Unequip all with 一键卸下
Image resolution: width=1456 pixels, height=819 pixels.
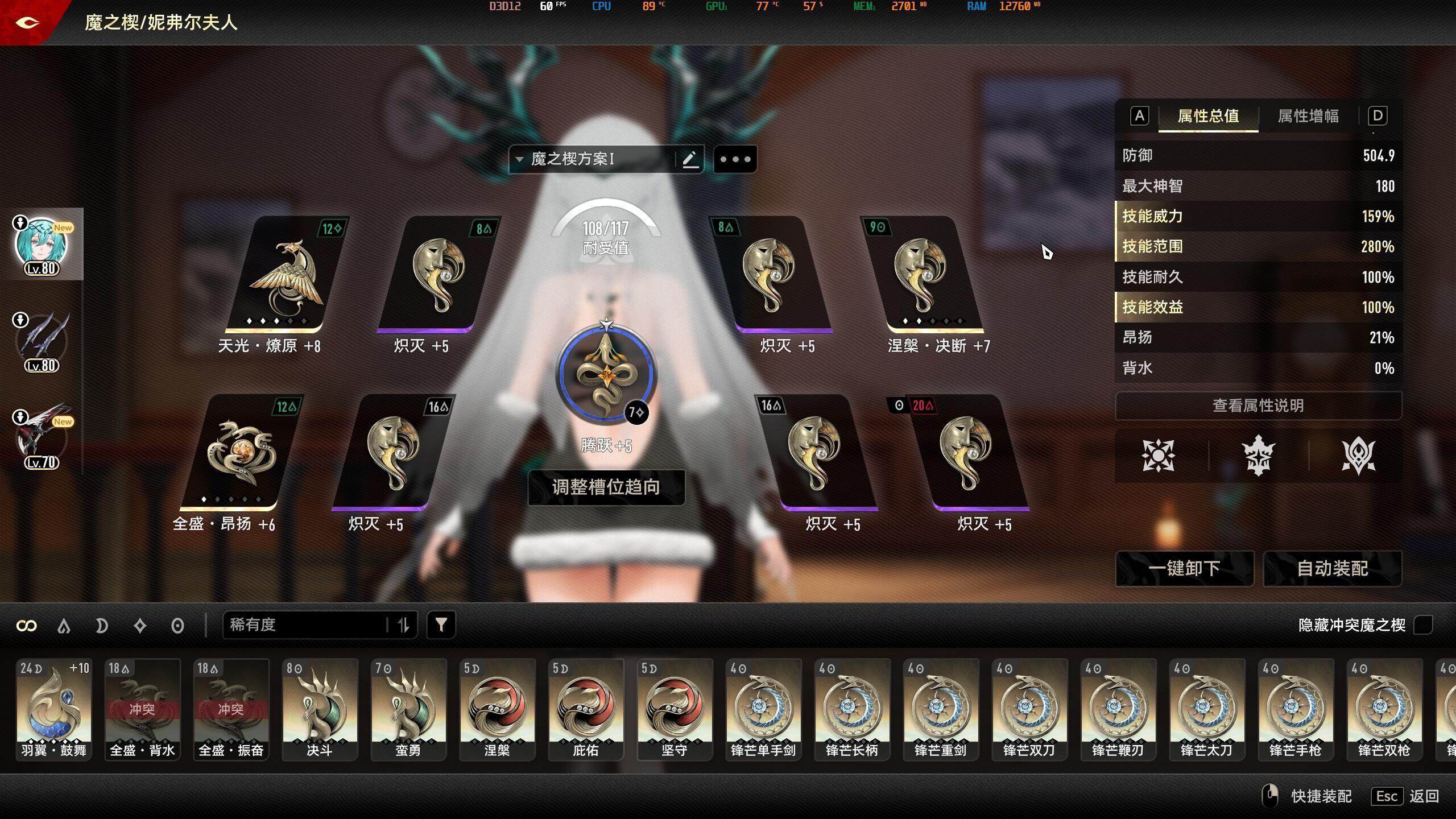pos(1184,568)
